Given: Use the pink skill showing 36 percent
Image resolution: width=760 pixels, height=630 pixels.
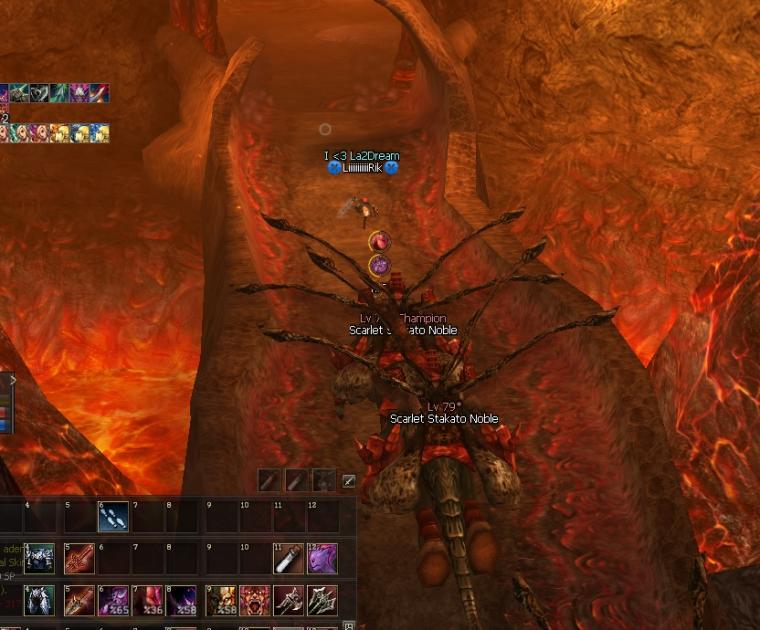Looking at the screenshot, I should 148,600.
